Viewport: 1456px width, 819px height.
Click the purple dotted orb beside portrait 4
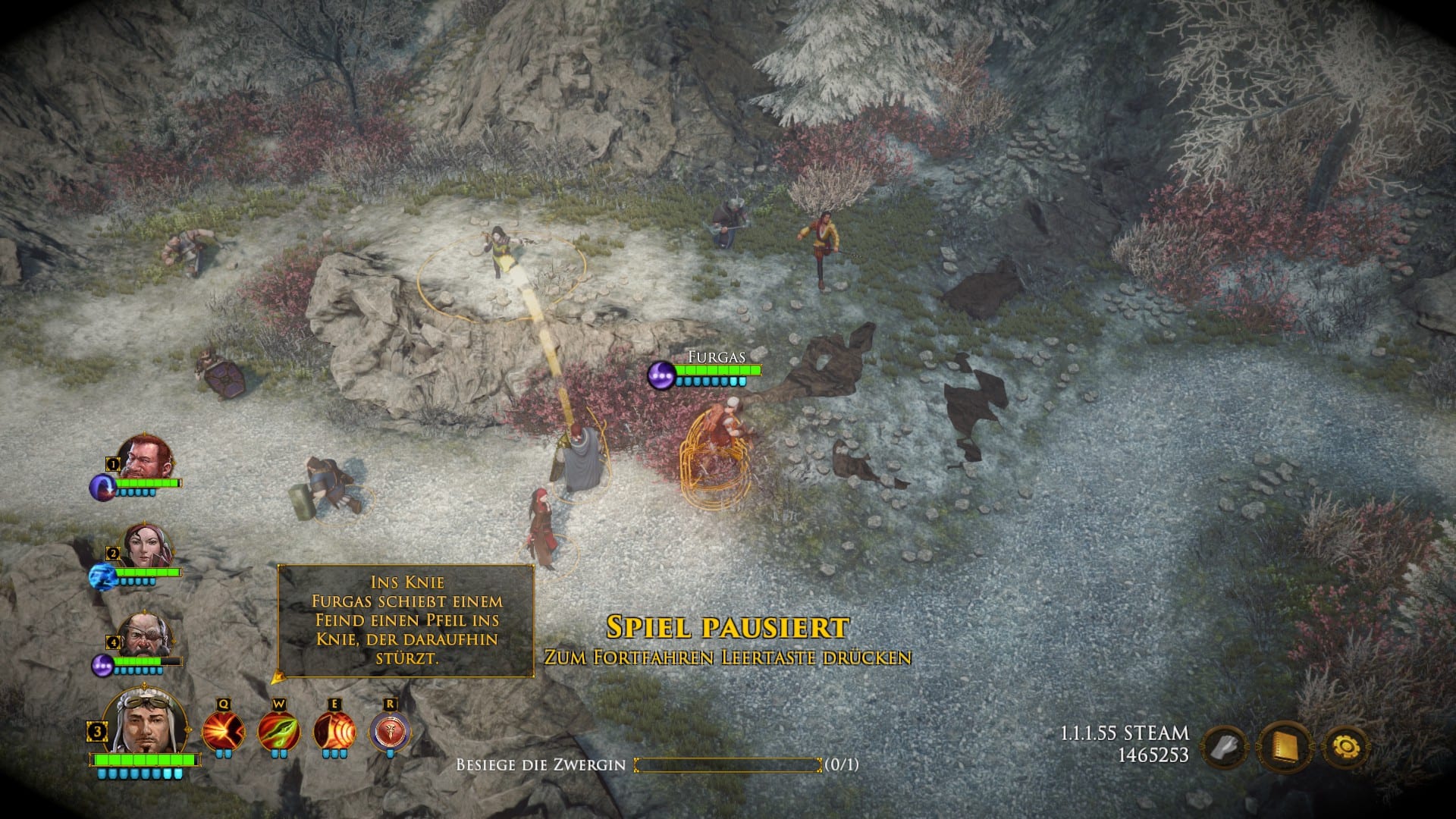pos(102,665)
